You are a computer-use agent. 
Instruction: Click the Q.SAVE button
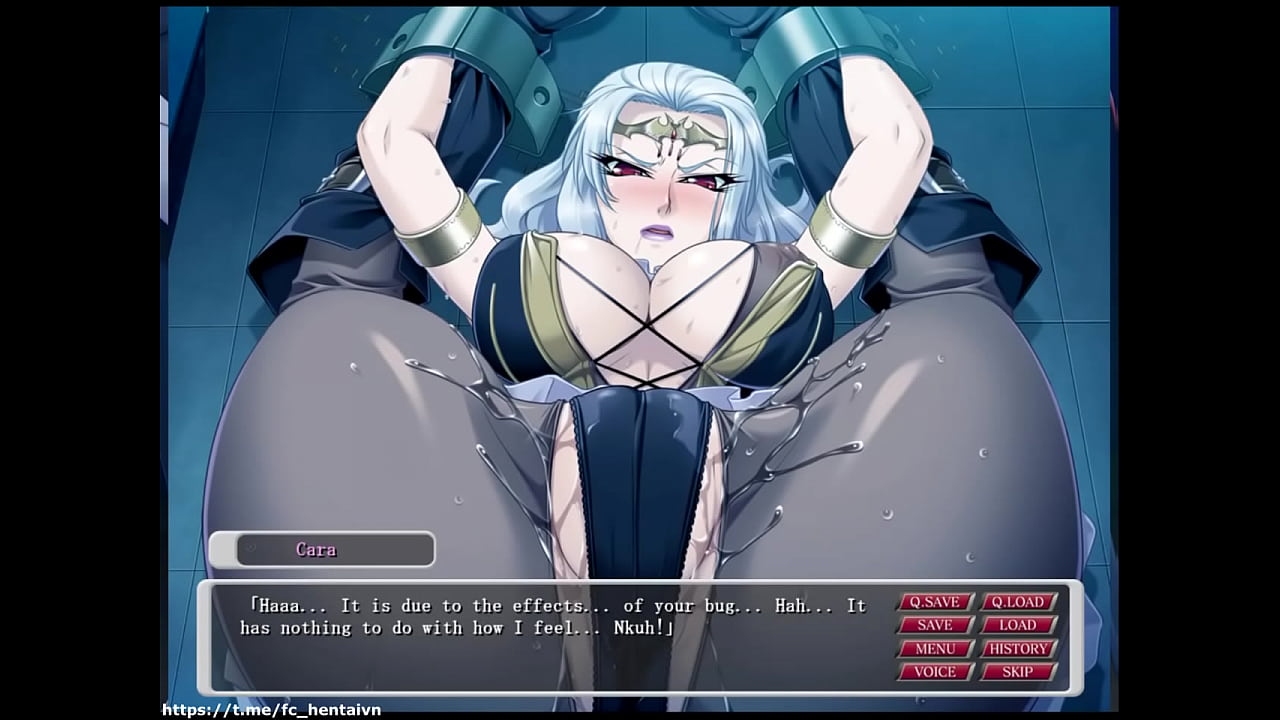pos(935,602)
